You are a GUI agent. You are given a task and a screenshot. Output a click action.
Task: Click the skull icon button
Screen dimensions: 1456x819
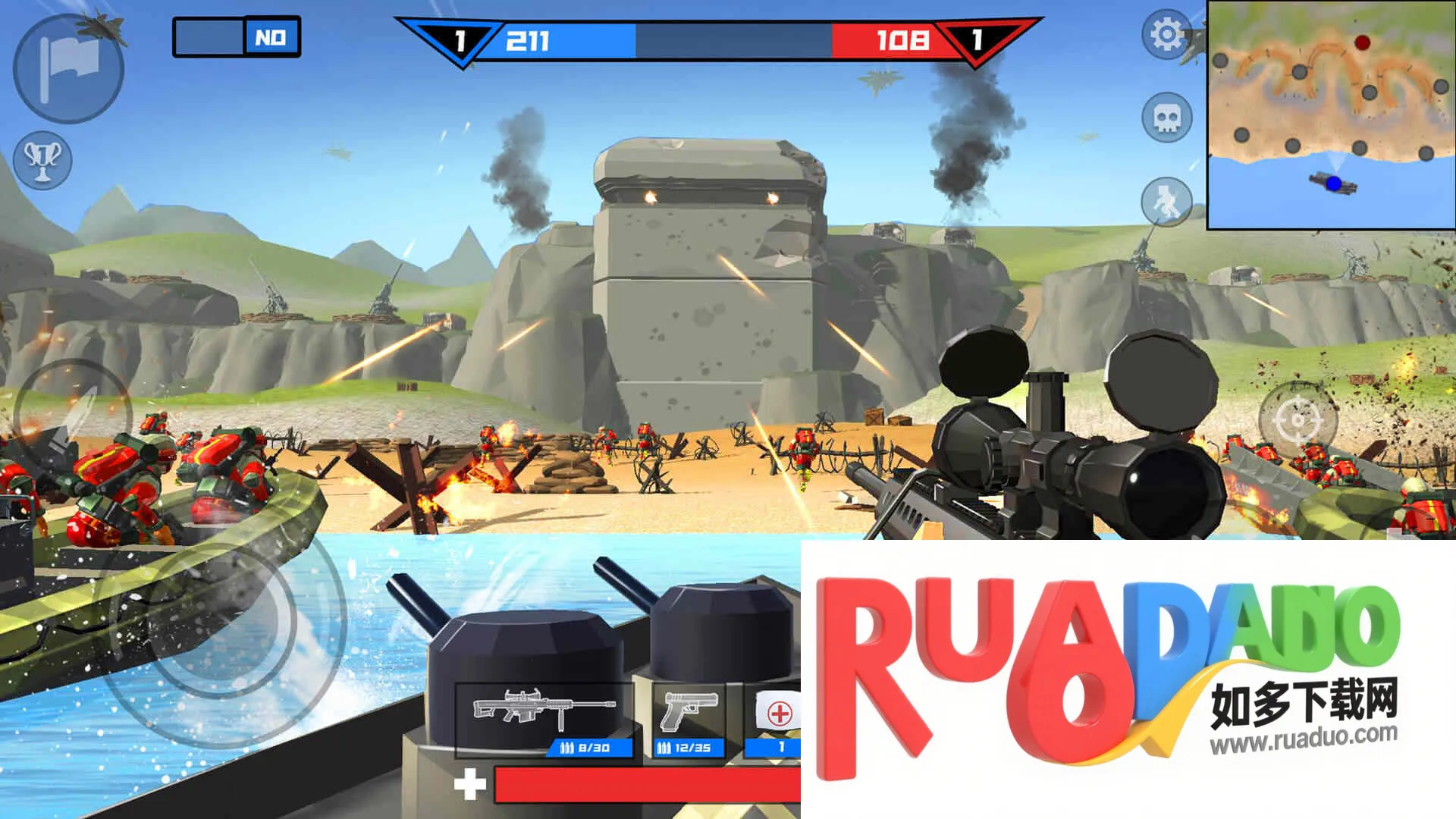[x=1166, y=118]
